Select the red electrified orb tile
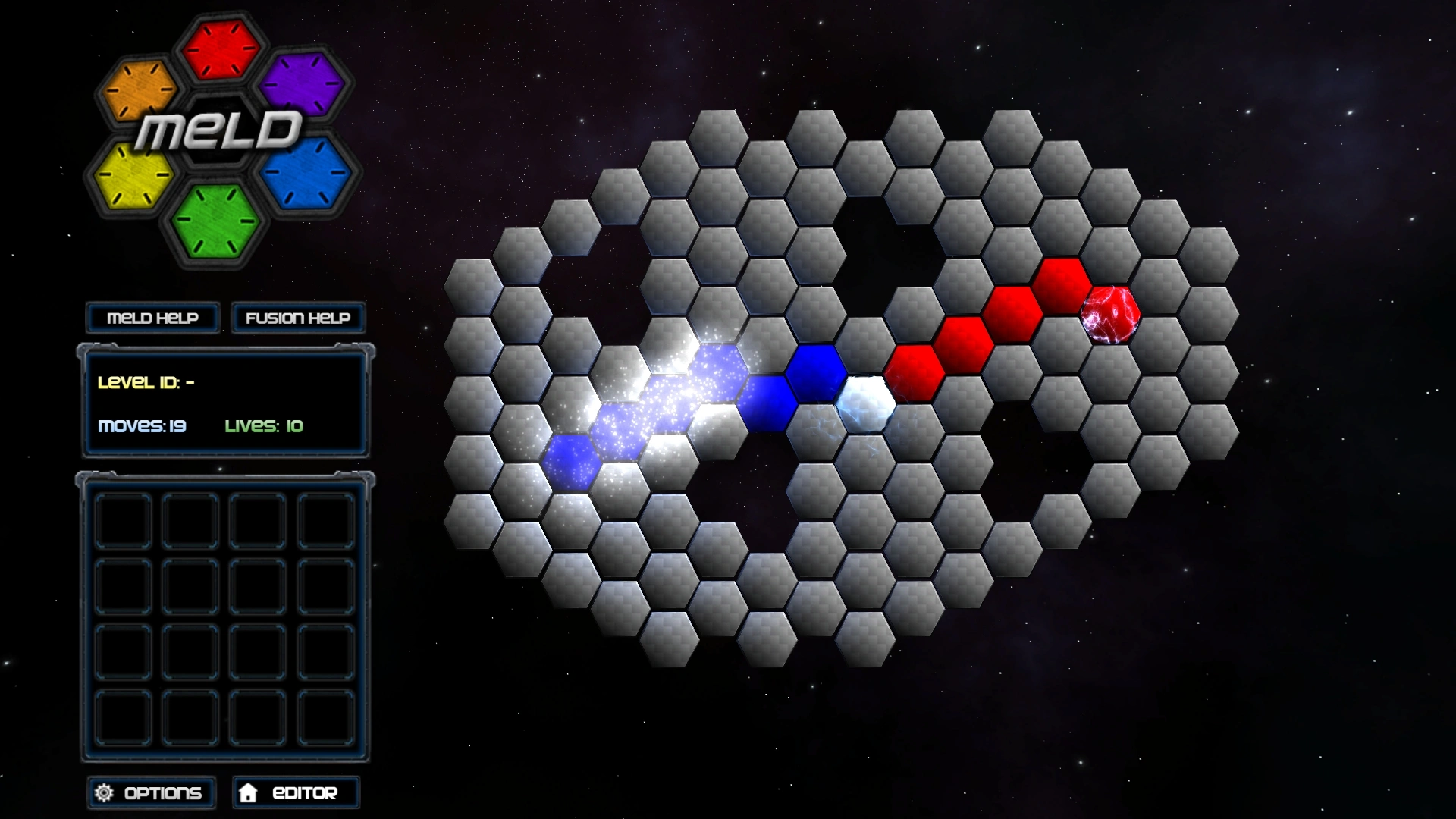The width and height of the screenshot is (1456, 819). coord(1110,314)
